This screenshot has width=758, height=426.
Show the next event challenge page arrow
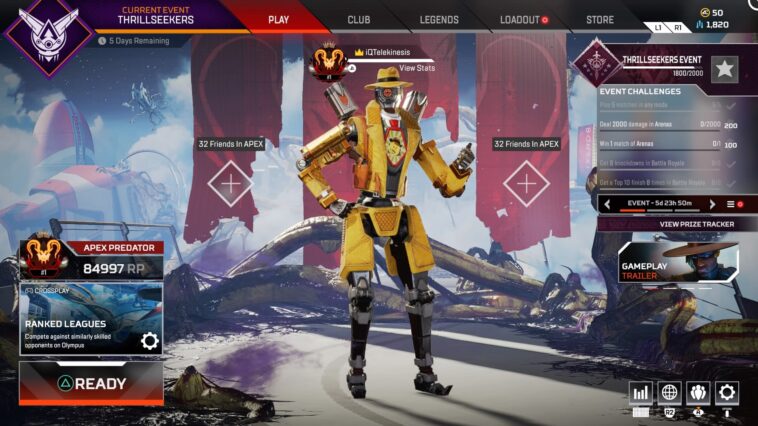click(712, 204)
